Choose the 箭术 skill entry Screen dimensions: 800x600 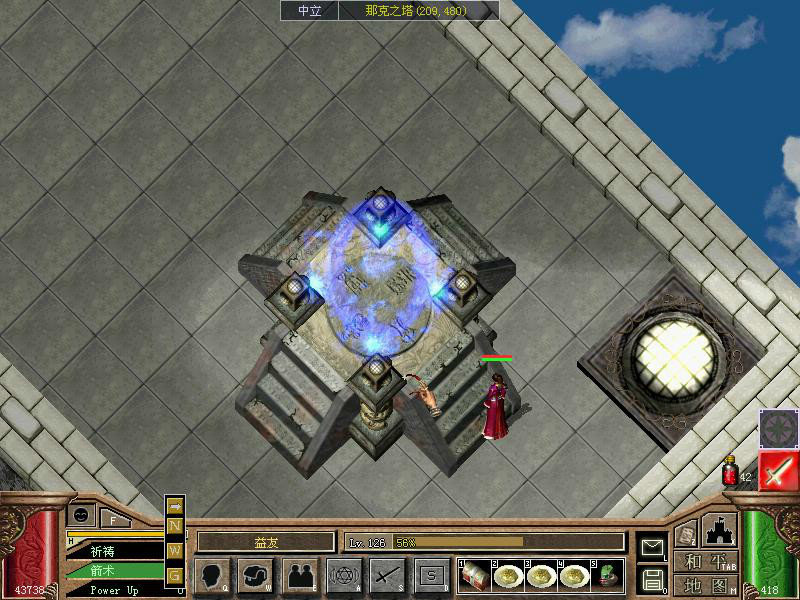pos(113,571)
